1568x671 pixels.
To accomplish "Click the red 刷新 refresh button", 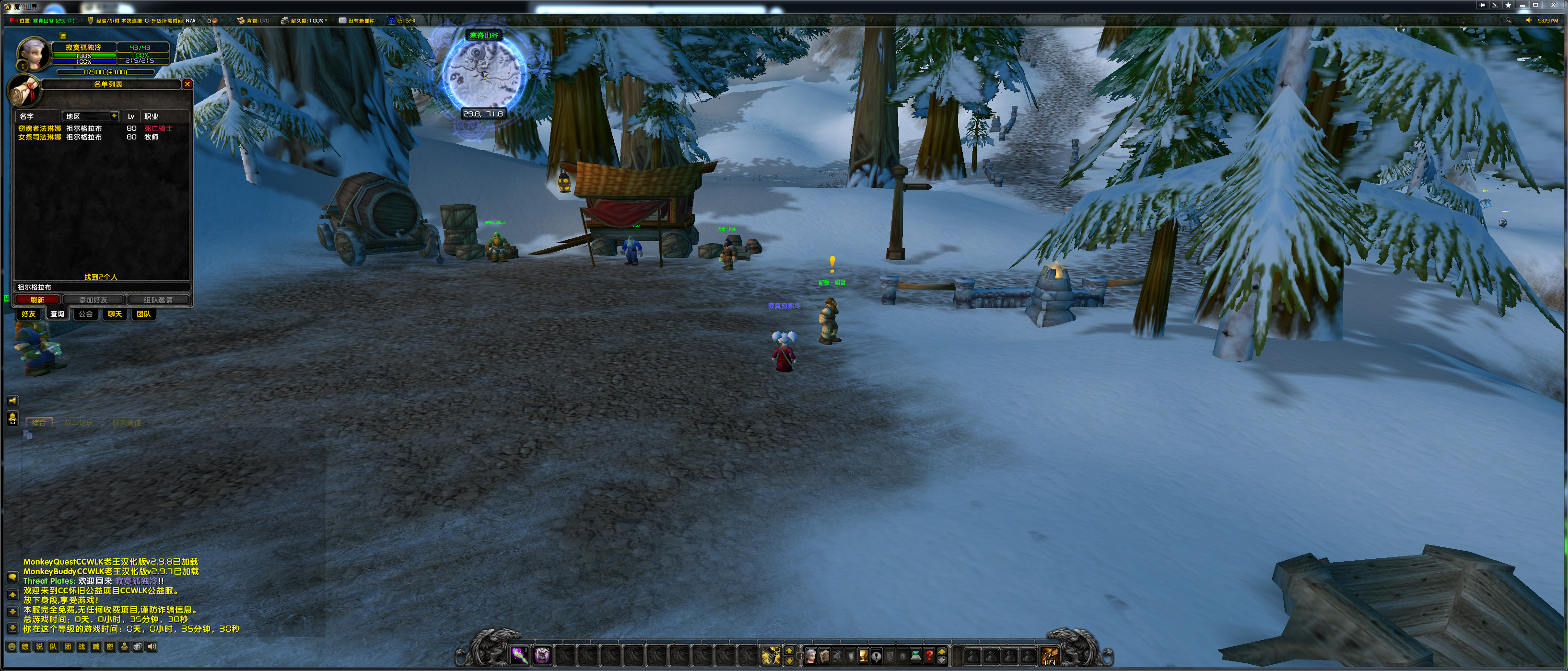I will click(x=37, y=300).
